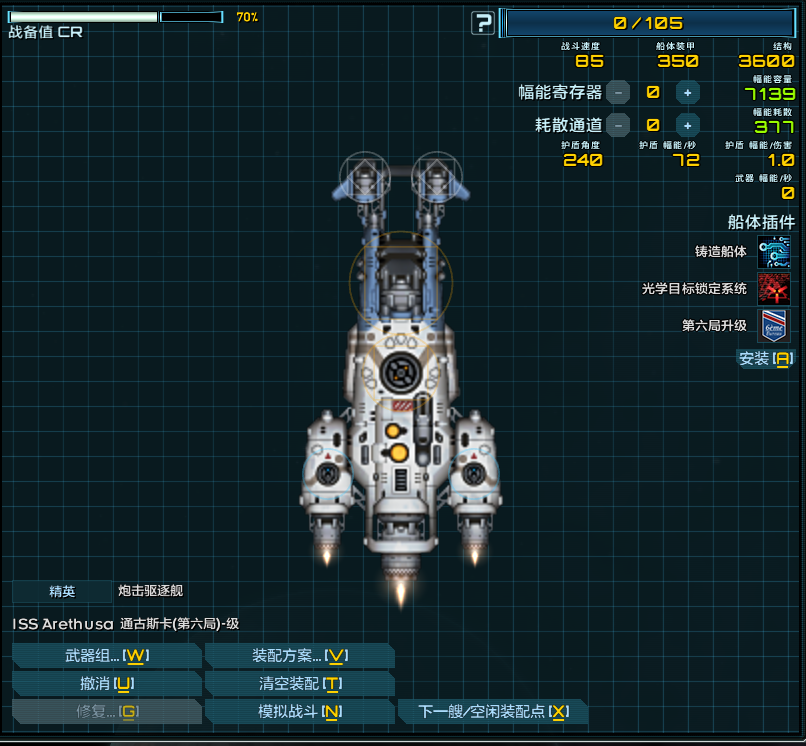Decrease the 耗散通道 vent count
The width and height of the screenshot is (806, 746).
[619, 125]
